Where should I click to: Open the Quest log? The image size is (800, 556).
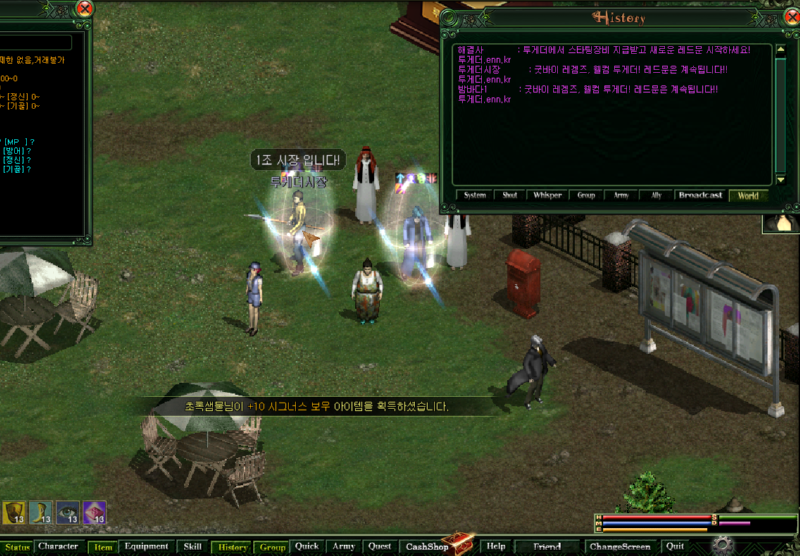pos(379,547)
